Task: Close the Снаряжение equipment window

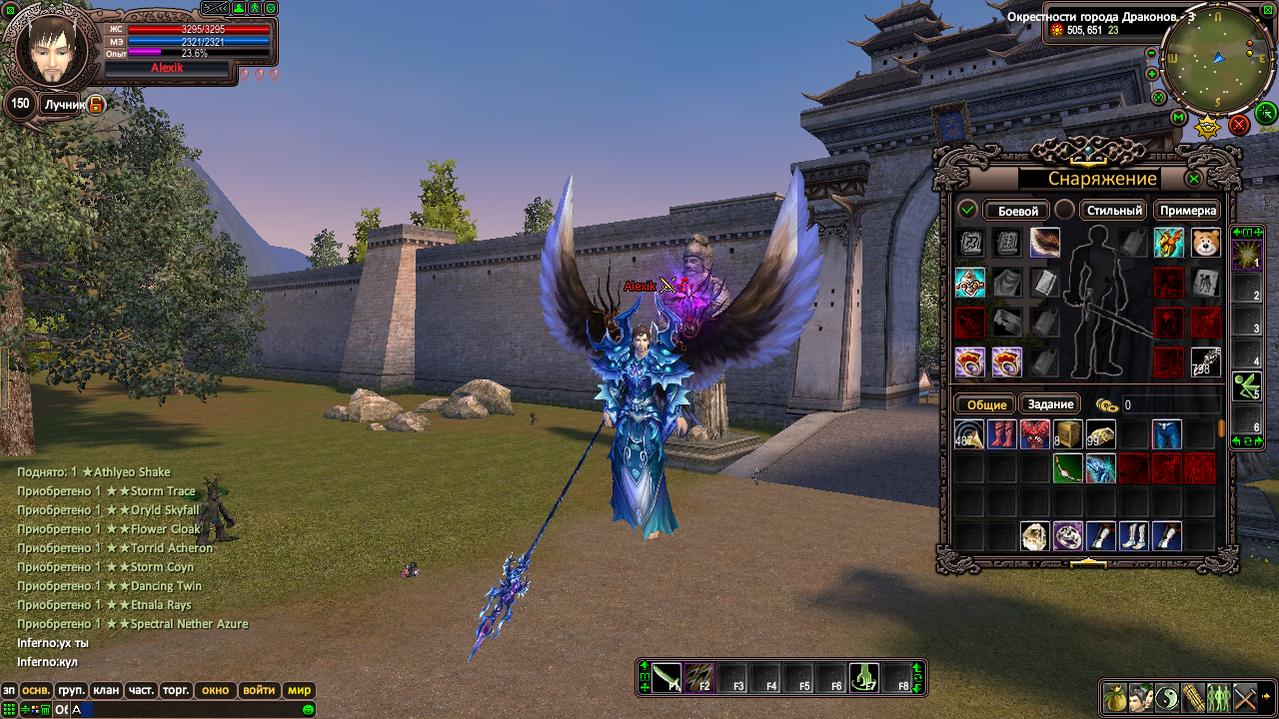Action: pyautogui.click(x=1193, y=179)
